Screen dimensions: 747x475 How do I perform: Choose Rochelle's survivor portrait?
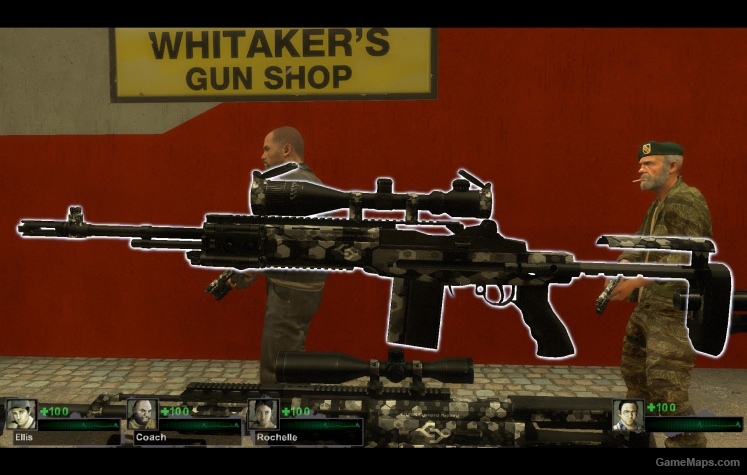tap(263, 414)
